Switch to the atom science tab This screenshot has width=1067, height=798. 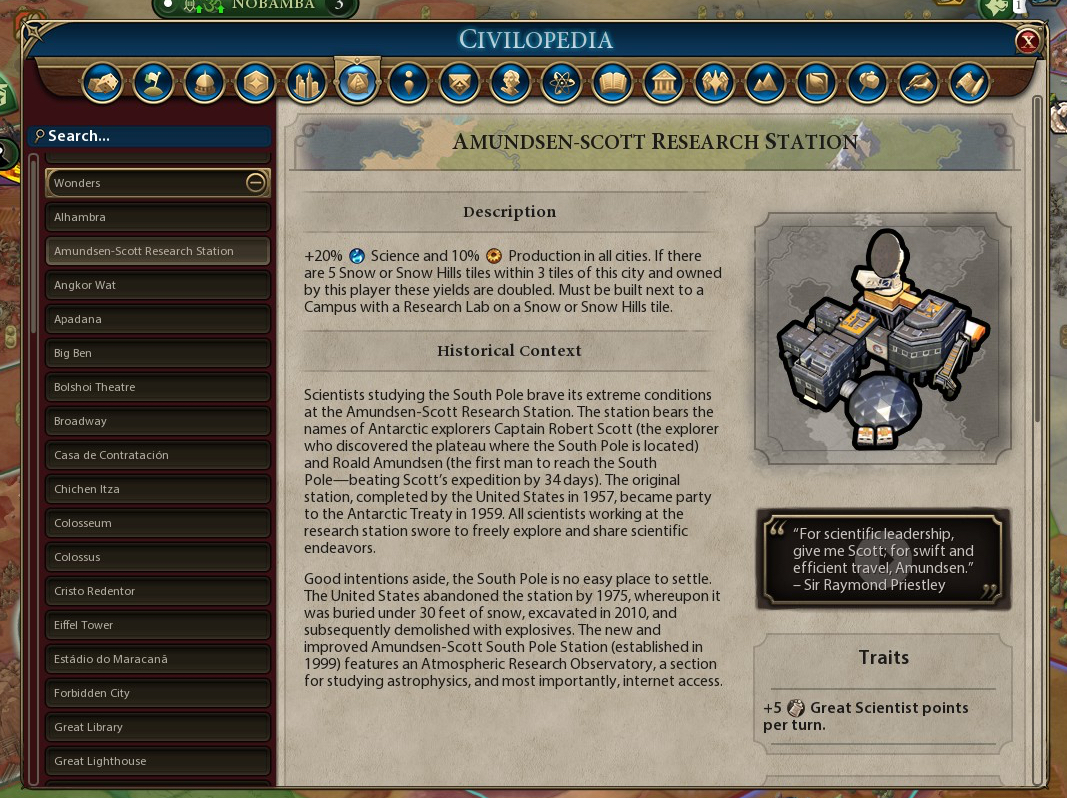(x=561, y=83)
